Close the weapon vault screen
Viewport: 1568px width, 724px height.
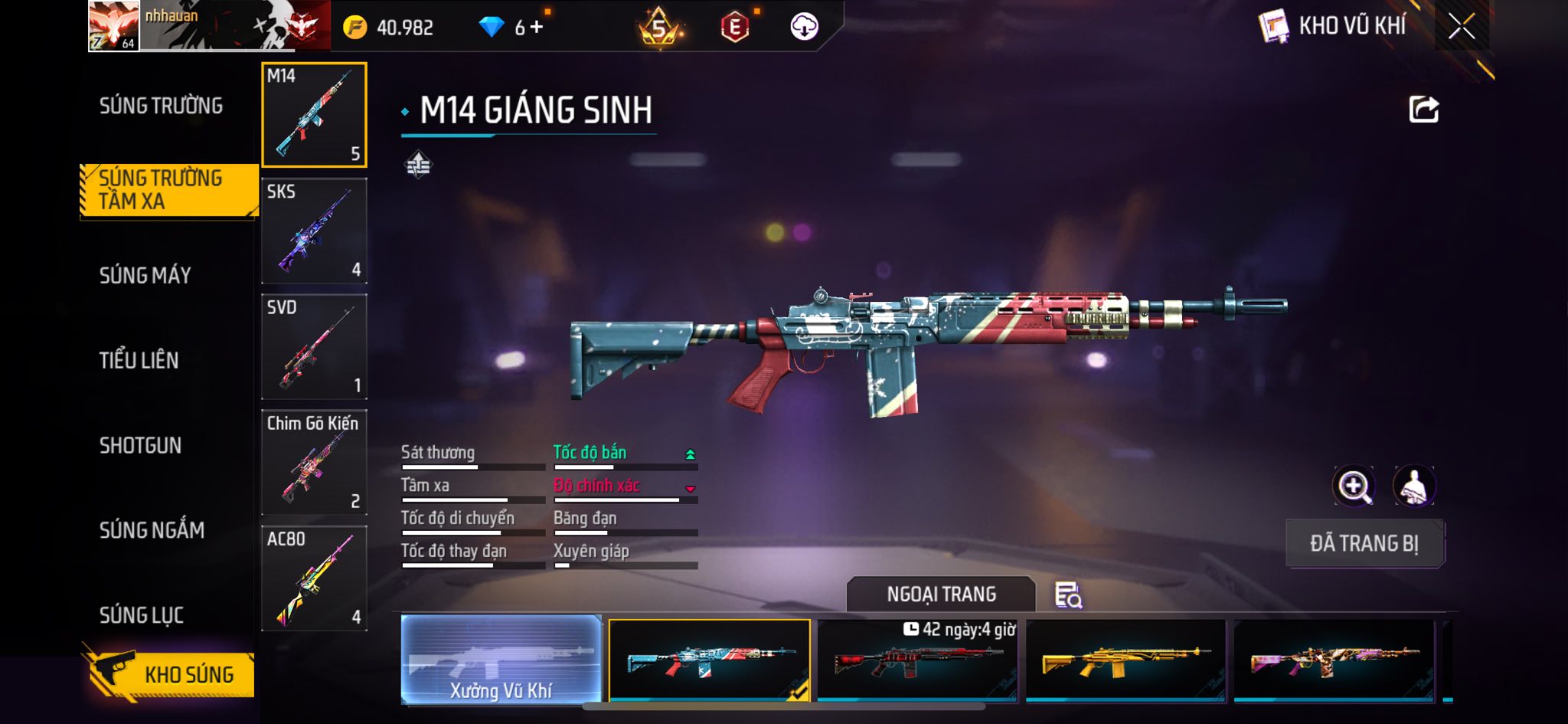point(1461,27)
